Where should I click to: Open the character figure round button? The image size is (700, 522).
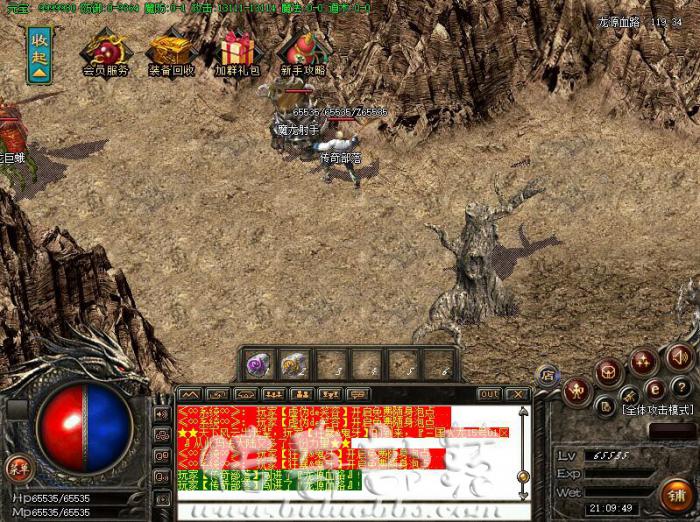tap(577, 391)
